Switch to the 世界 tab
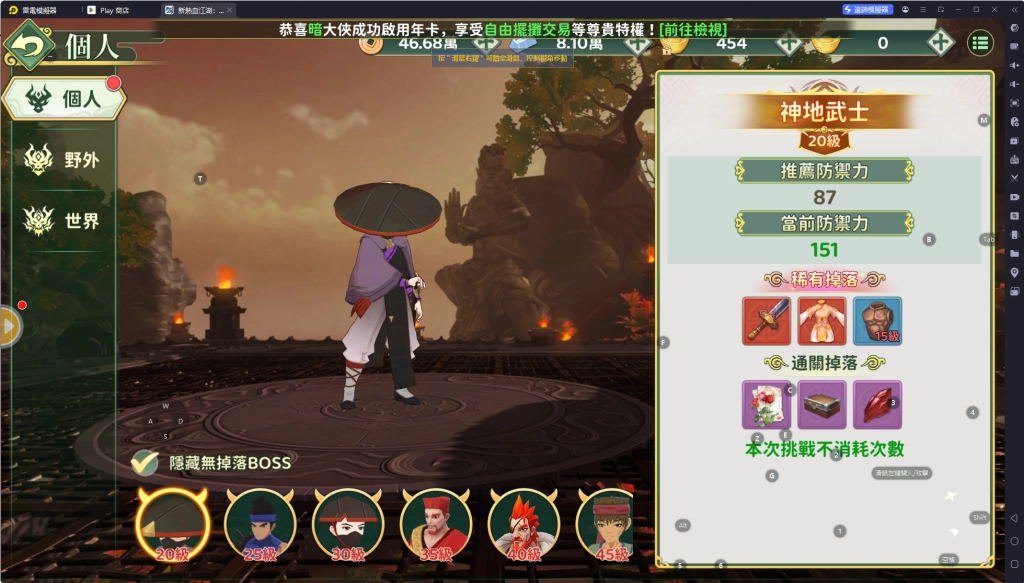The width and height of the screenshot is (1024, 583). [64, 221]
